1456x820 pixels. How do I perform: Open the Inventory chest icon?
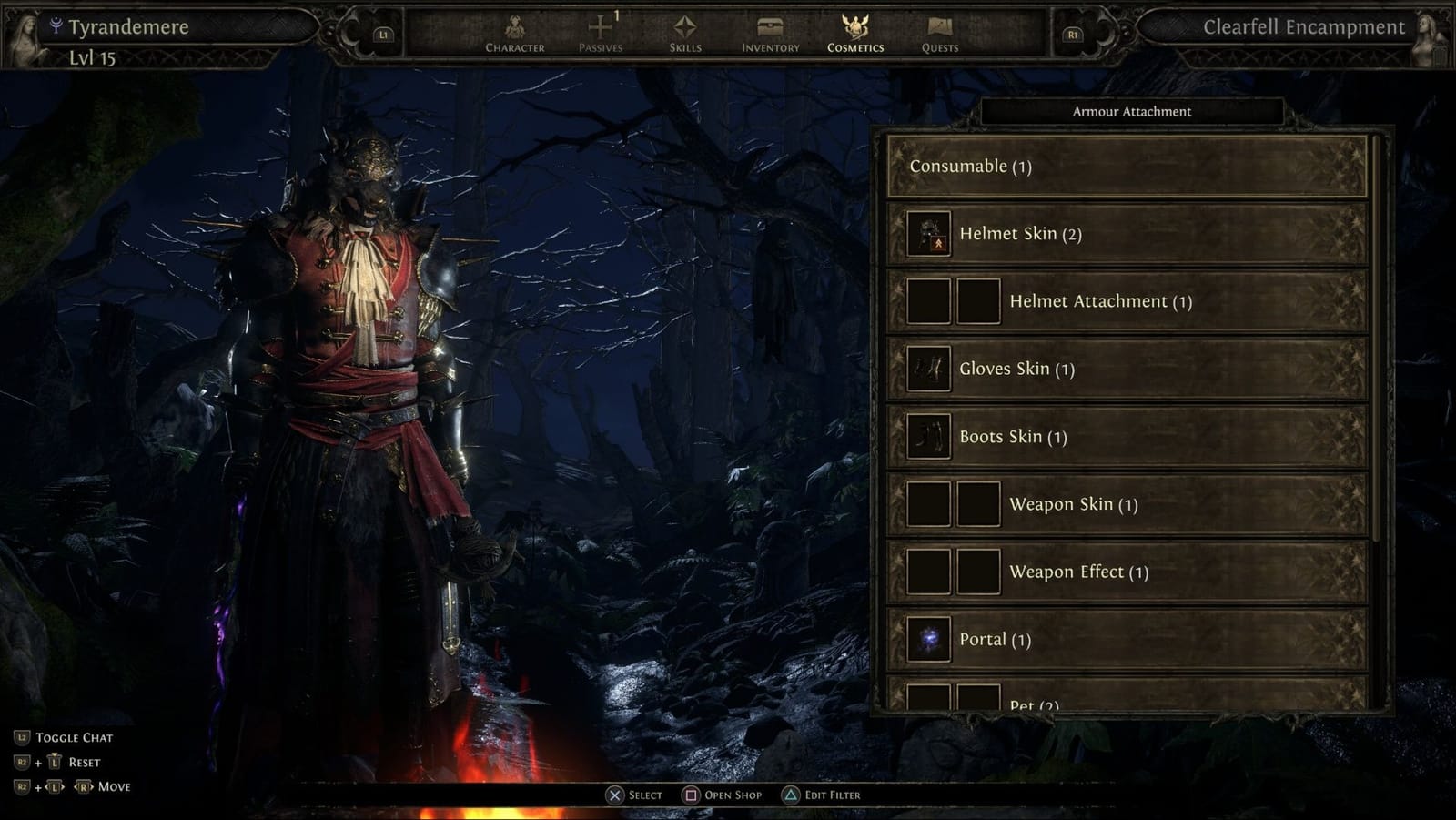(768, 27)
